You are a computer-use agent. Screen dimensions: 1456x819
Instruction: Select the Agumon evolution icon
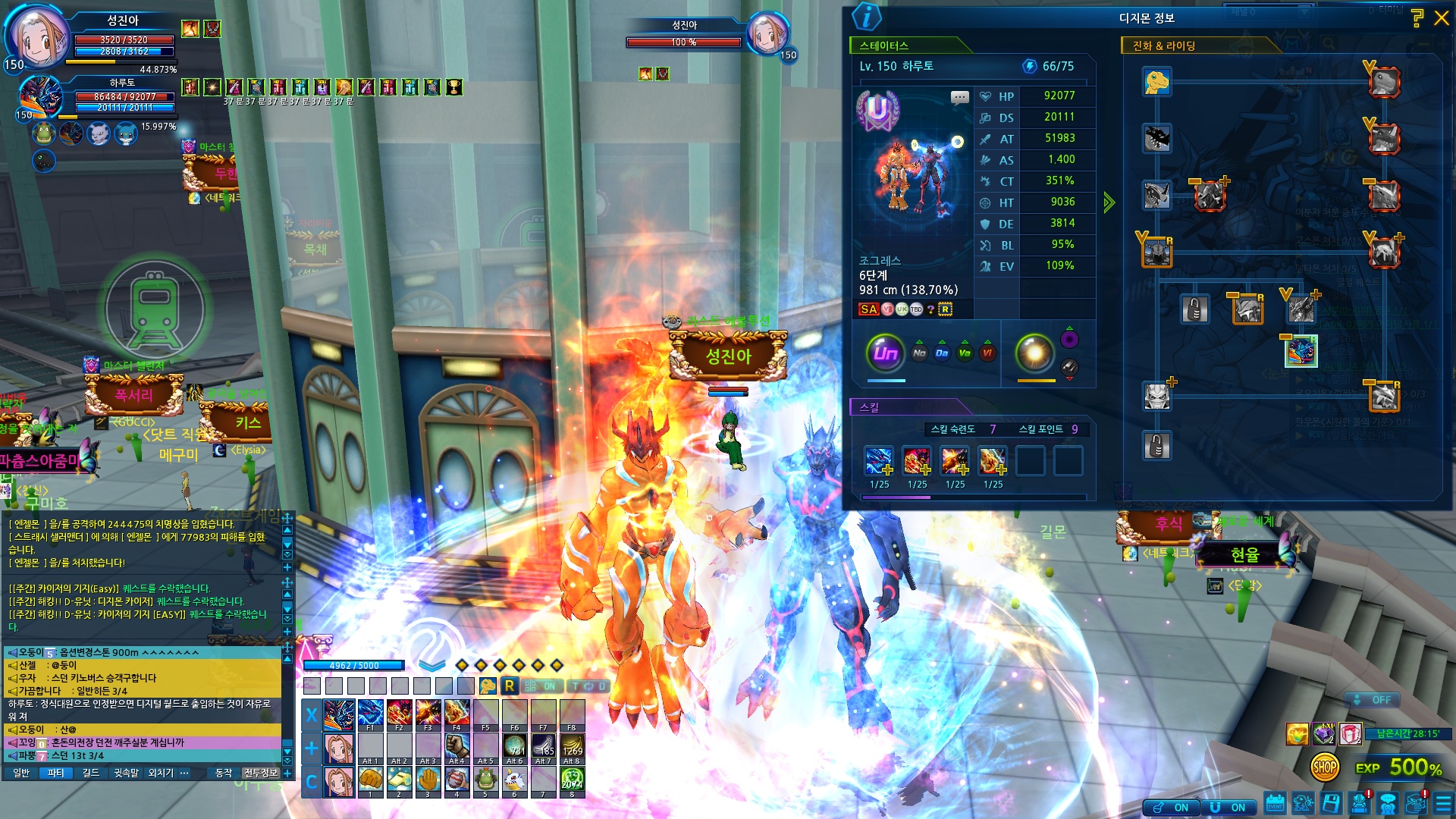coord(1156,82)
